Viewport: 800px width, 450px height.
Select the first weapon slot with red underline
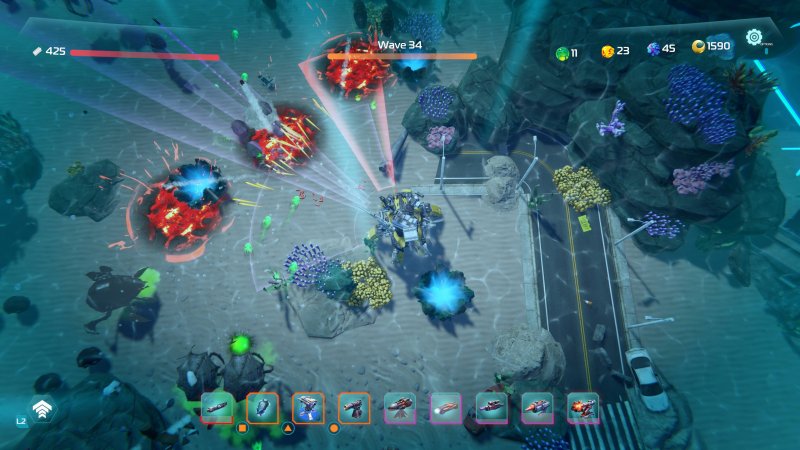point(217,407)
